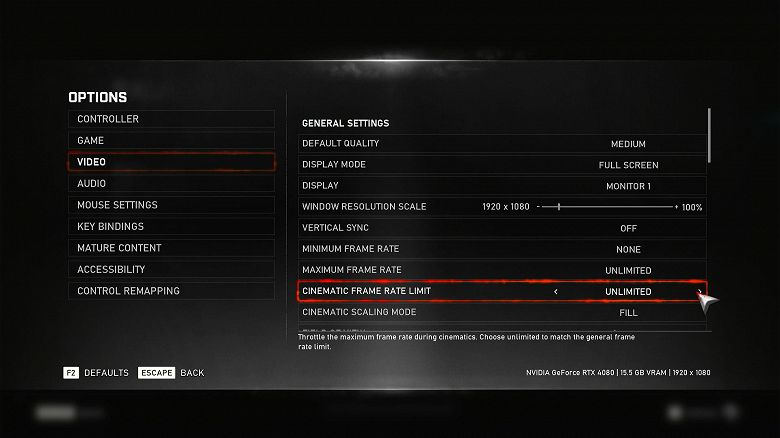Click the right arrow on Cinematic Frame Rate Limit

click(699, 292)
